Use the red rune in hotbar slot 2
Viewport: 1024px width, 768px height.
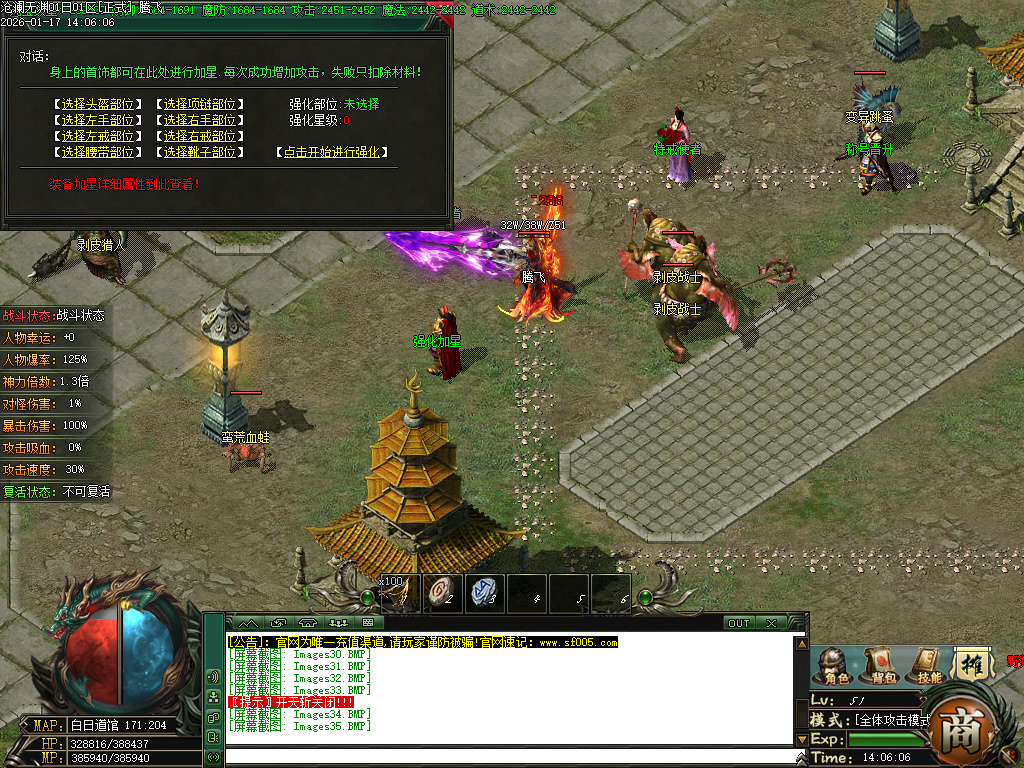(443, 593)
